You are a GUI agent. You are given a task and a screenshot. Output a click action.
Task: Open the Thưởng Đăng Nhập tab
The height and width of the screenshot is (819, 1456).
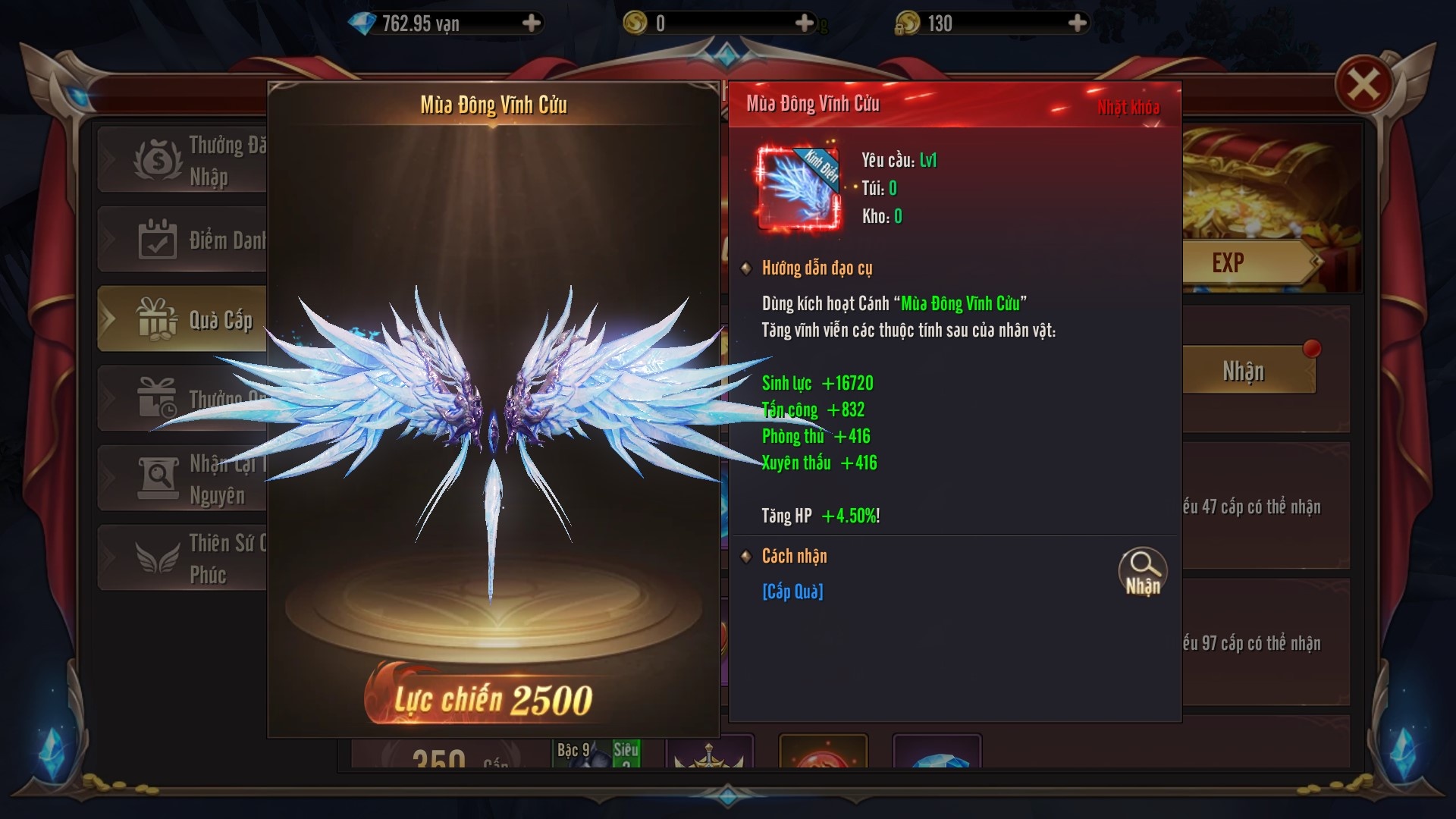[x=184, y=160]
